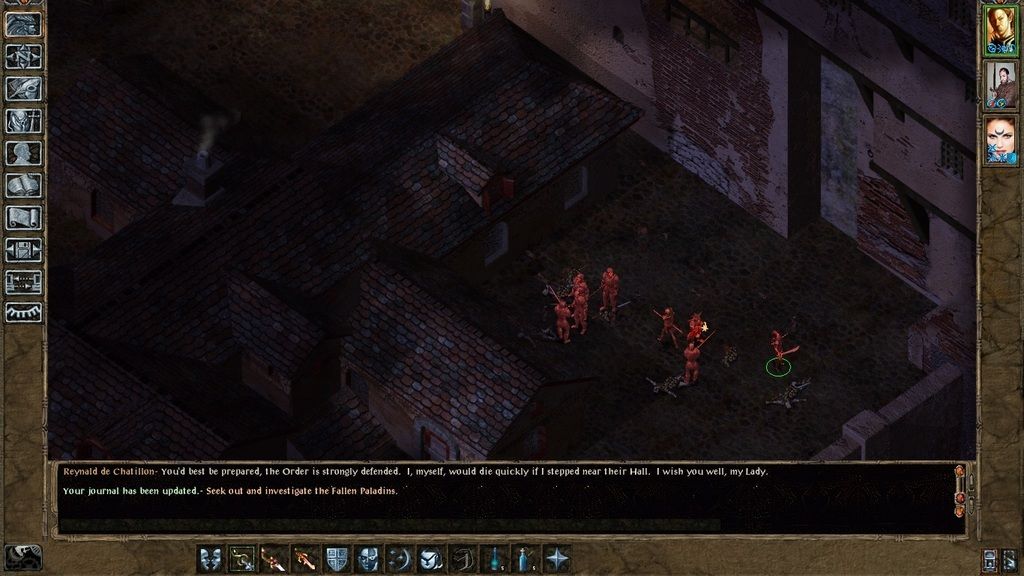
Task: Select the top party member portrait
Action: pyautogui.click(x=1000, y=30)
